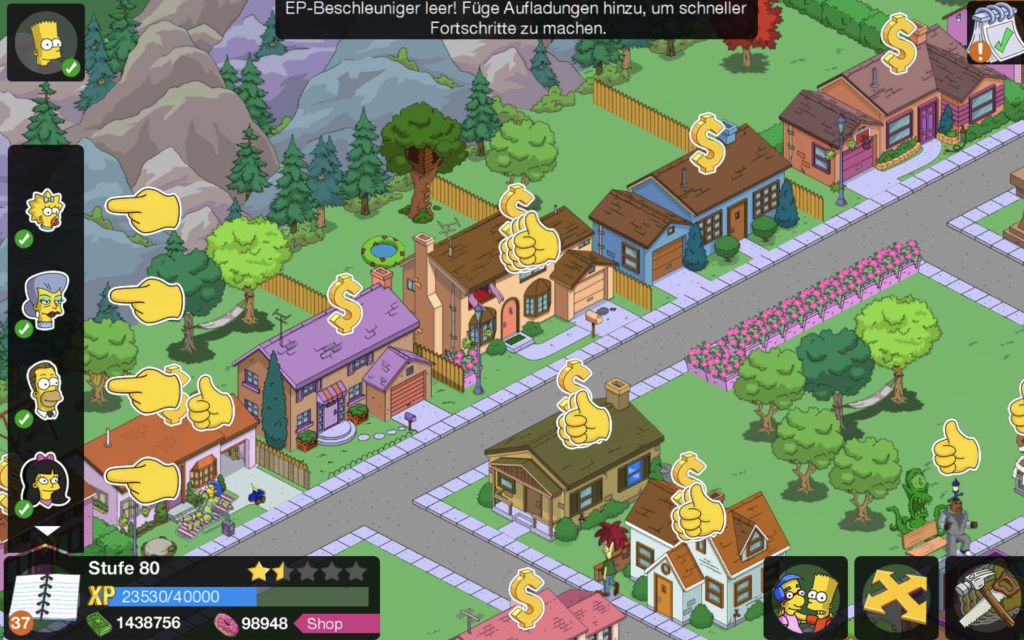Activate the yellow move arrows tool
This screenshot has width=1024, height=640.
coord(896,598)
